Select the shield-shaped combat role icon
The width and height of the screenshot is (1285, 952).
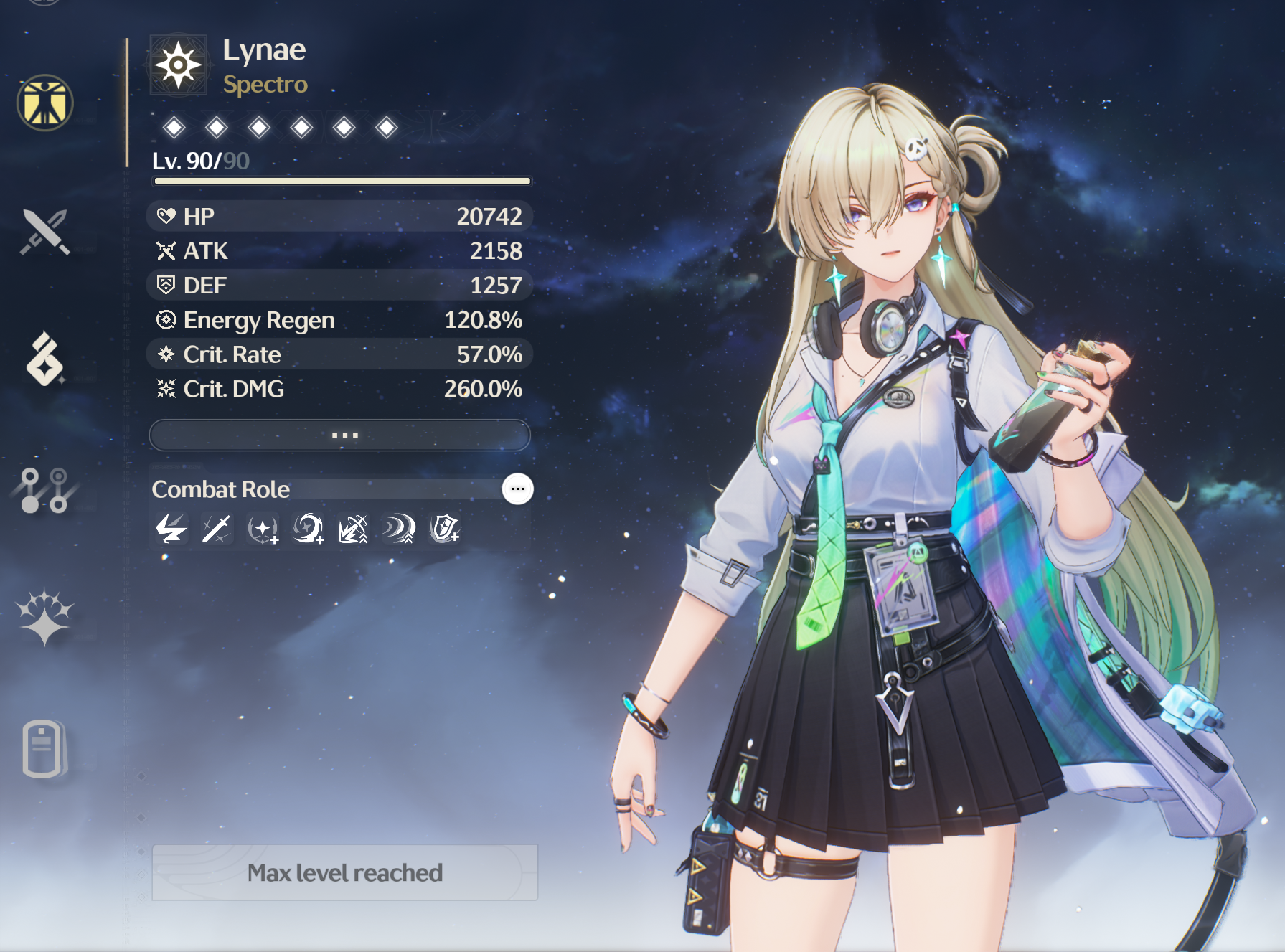point(444,529)
